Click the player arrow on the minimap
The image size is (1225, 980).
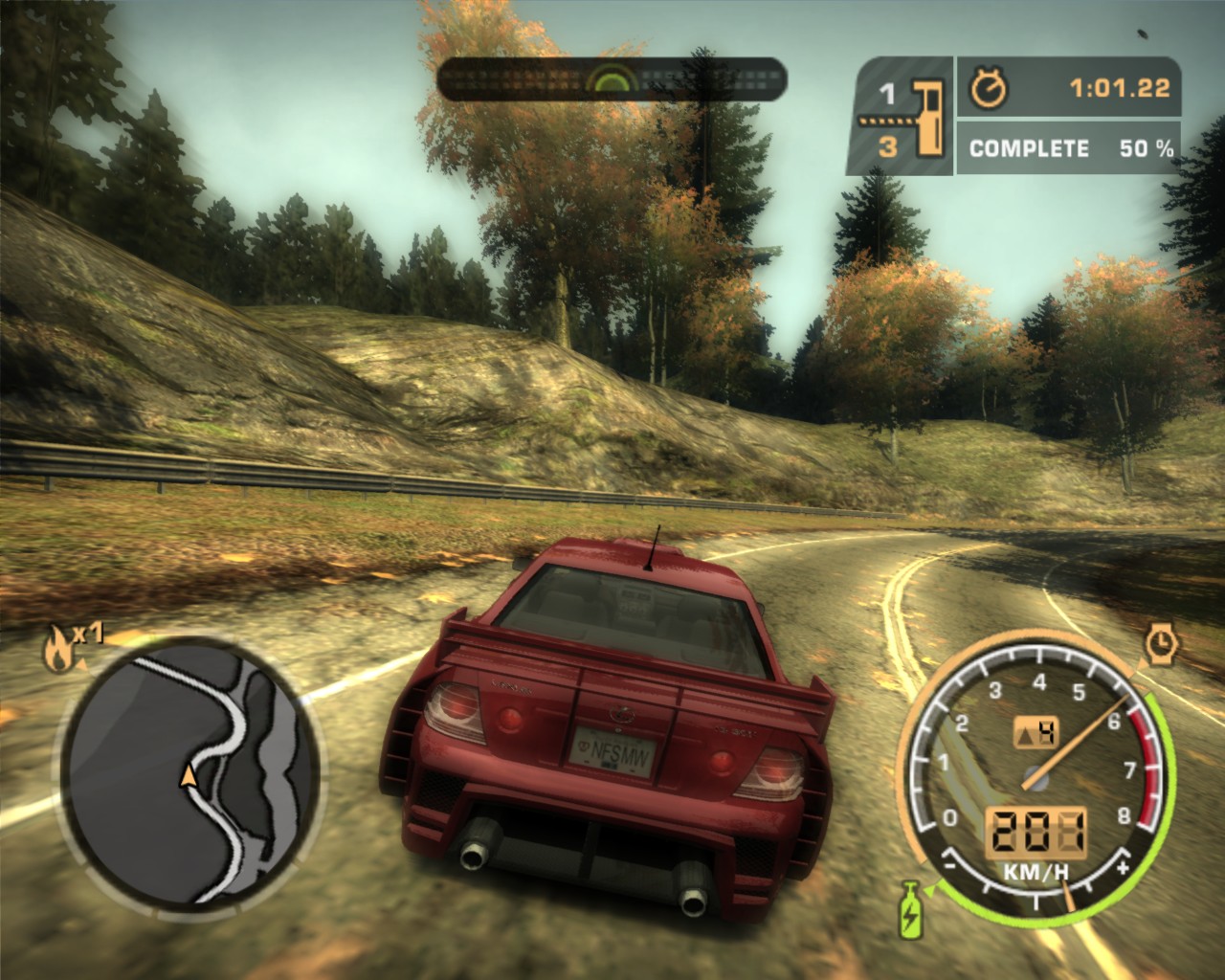pyautogui.click(x=189, y=774)
